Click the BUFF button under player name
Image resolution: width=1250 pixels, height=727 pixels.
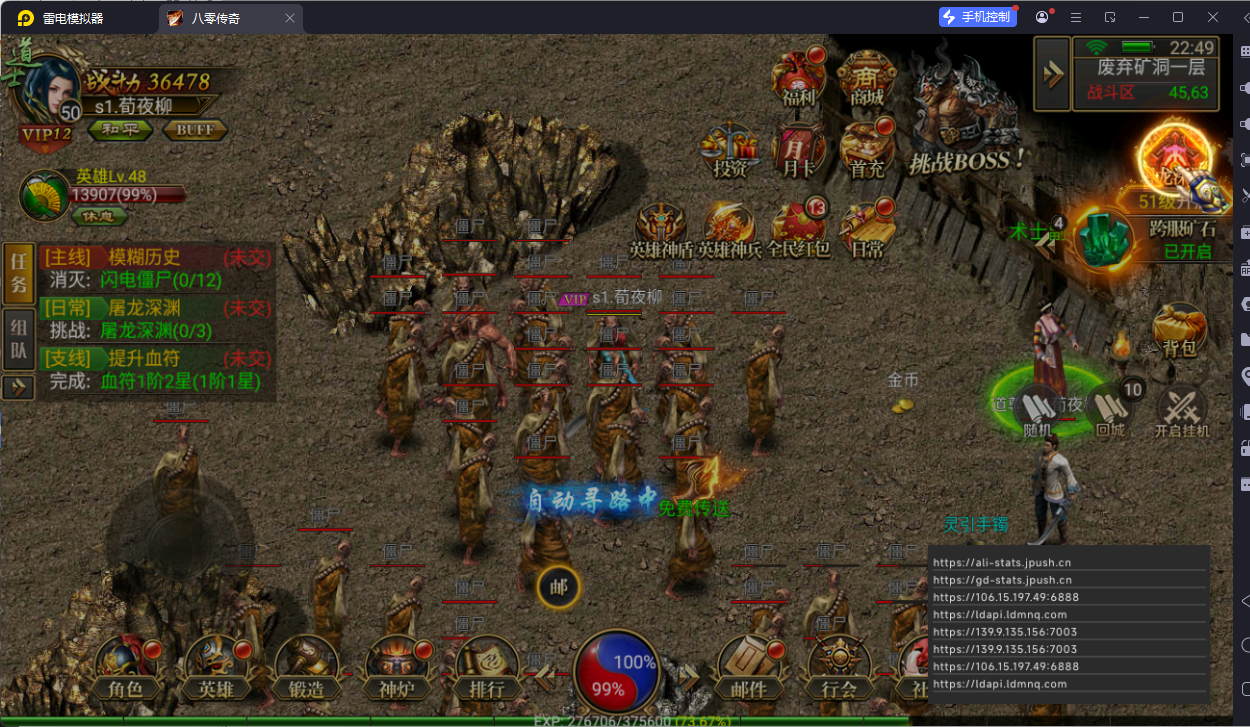(195, 130)
